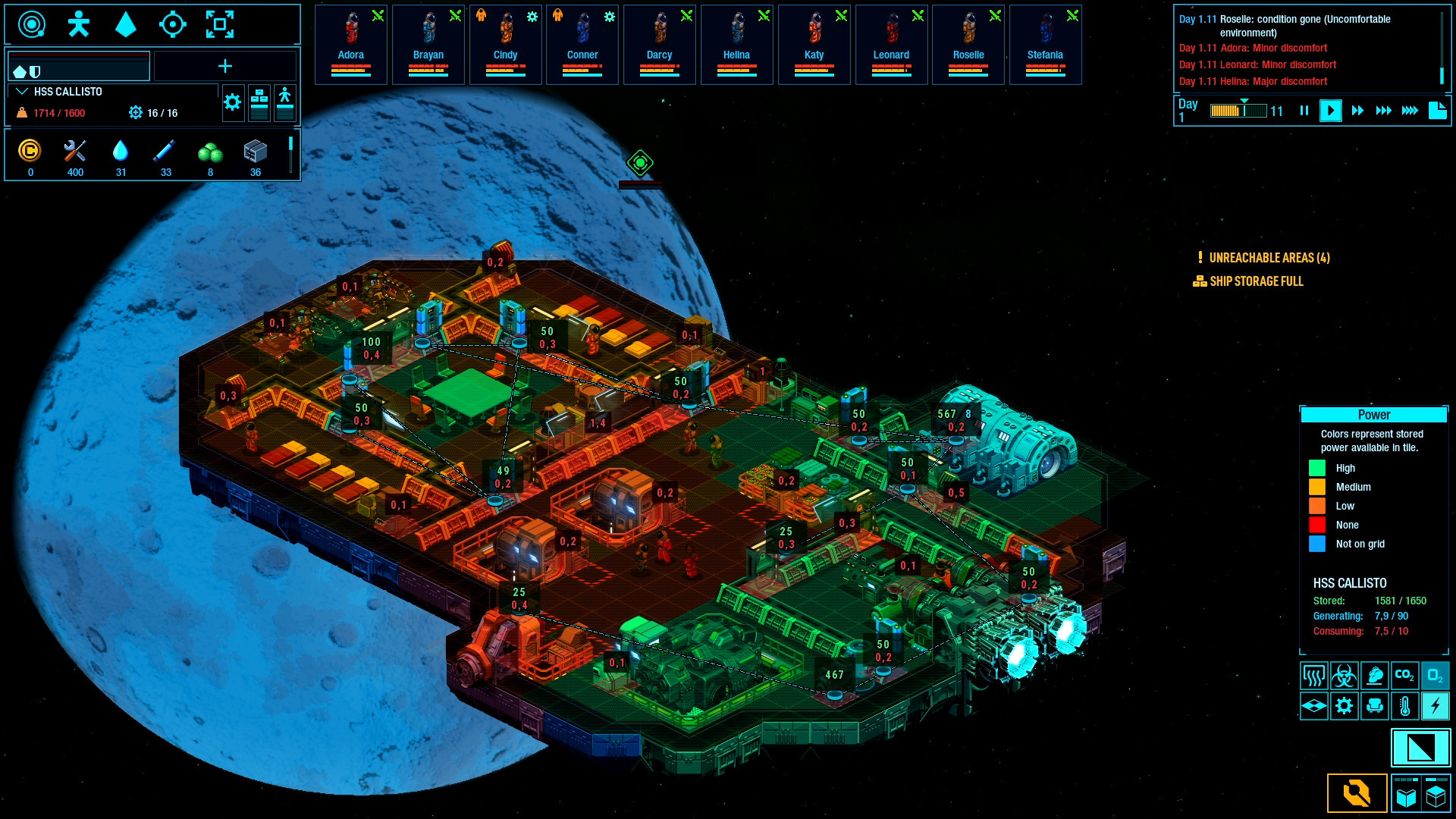Click the targeting reticle icon in top toolbar
Viewport: 1456px width, 819px height.
pyautogui.click(x=174, y=24)
